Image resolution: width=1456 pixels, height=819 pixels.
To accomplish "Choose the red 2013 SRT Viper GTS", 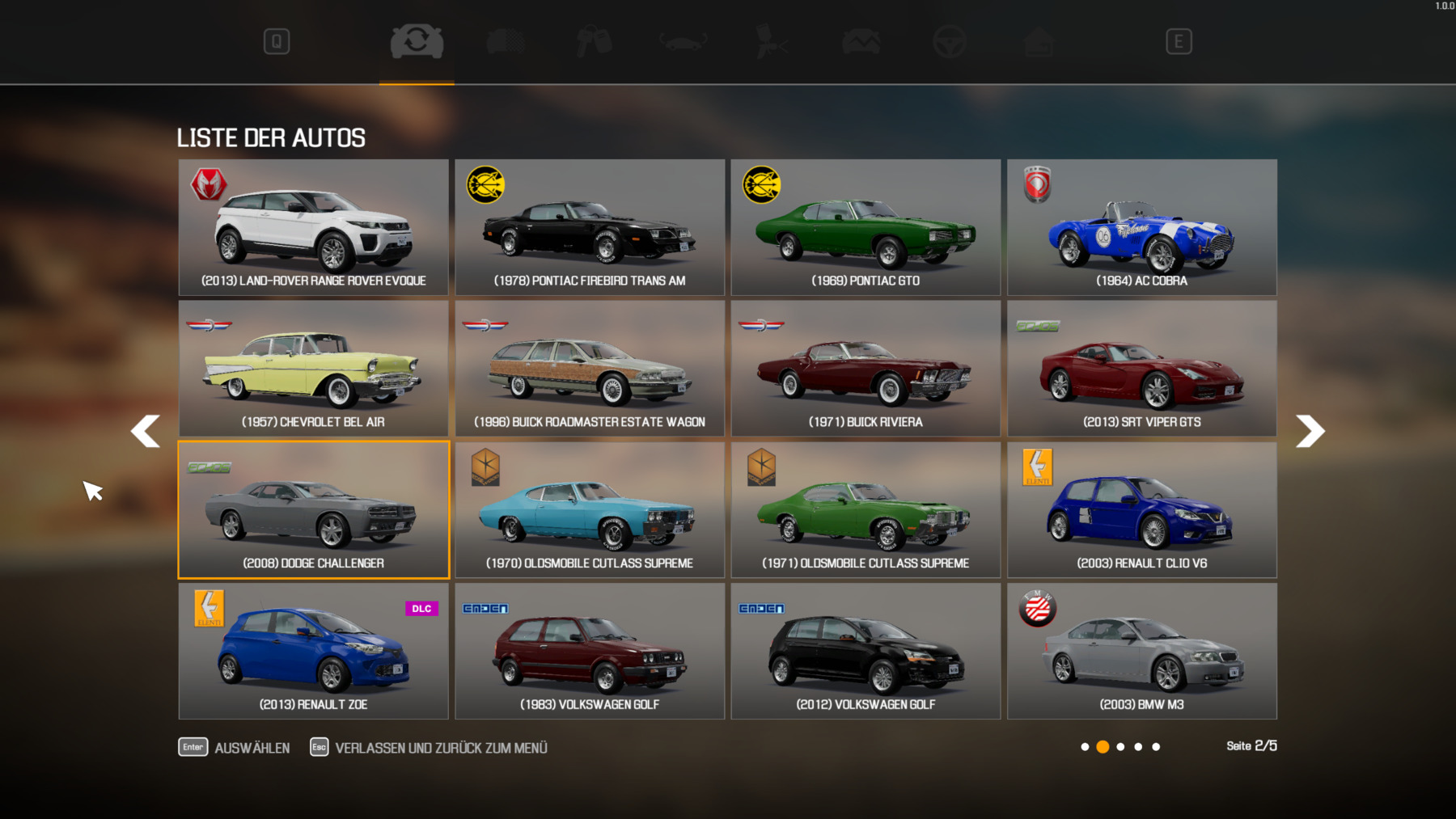I will 1141,369.
